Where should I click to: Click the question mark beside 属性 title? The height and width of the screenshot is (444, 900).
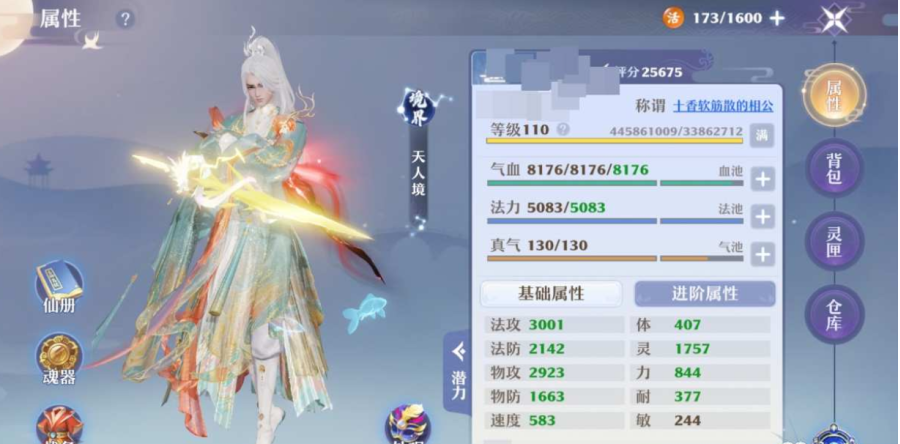(x=124, y=19)
